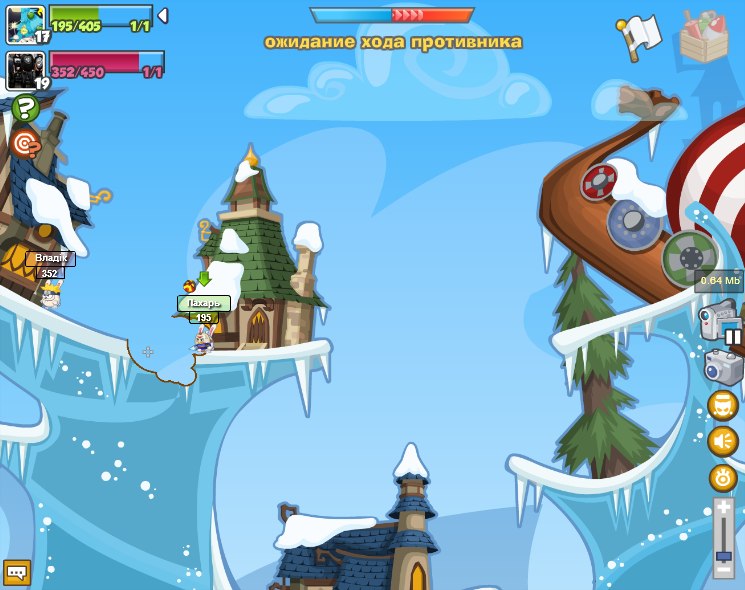Open the weapons crate
This screenshot has height=590, width=745.
(x=704, y=37)
